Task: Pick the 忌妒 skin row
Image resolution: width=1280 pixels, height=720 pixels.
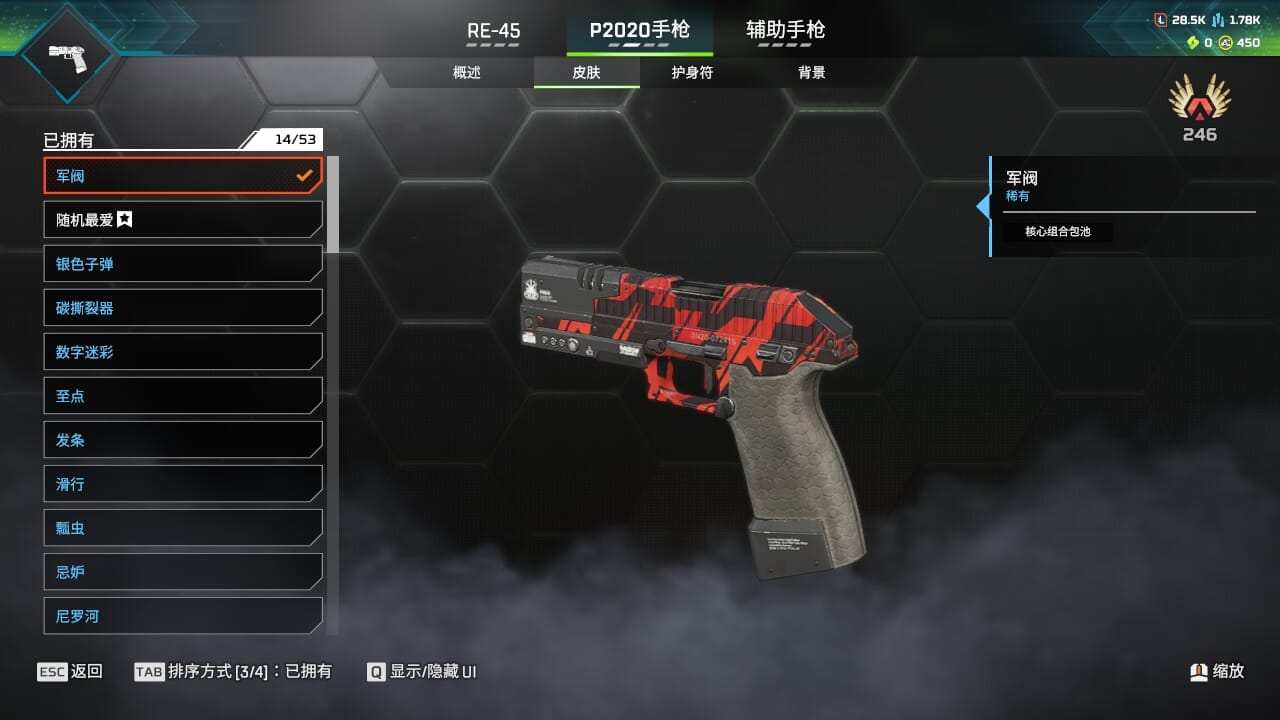Action: click(183, 572)
